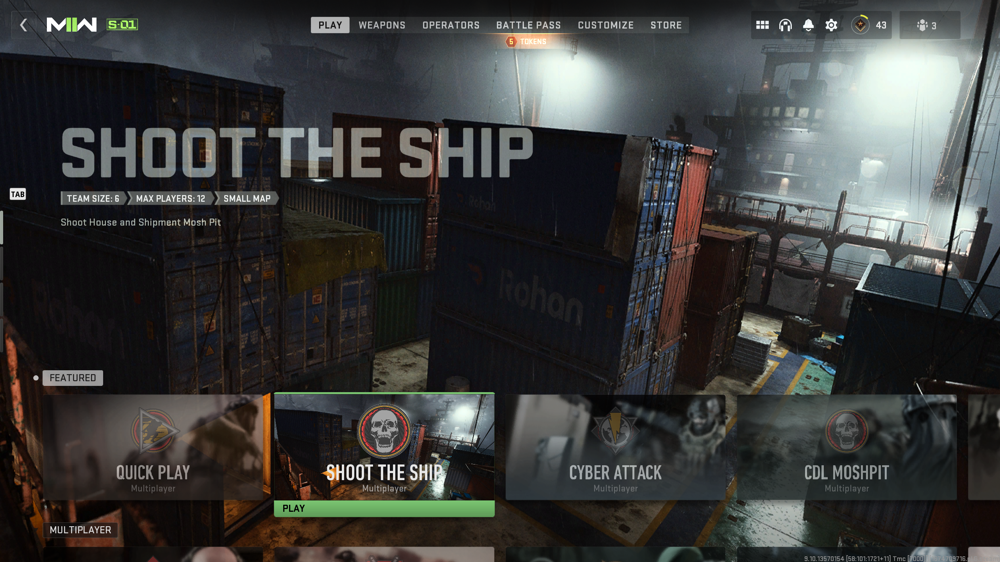Go to the Store tab
This screenshot has width=1000, height=562.
[x=666, y=25]
